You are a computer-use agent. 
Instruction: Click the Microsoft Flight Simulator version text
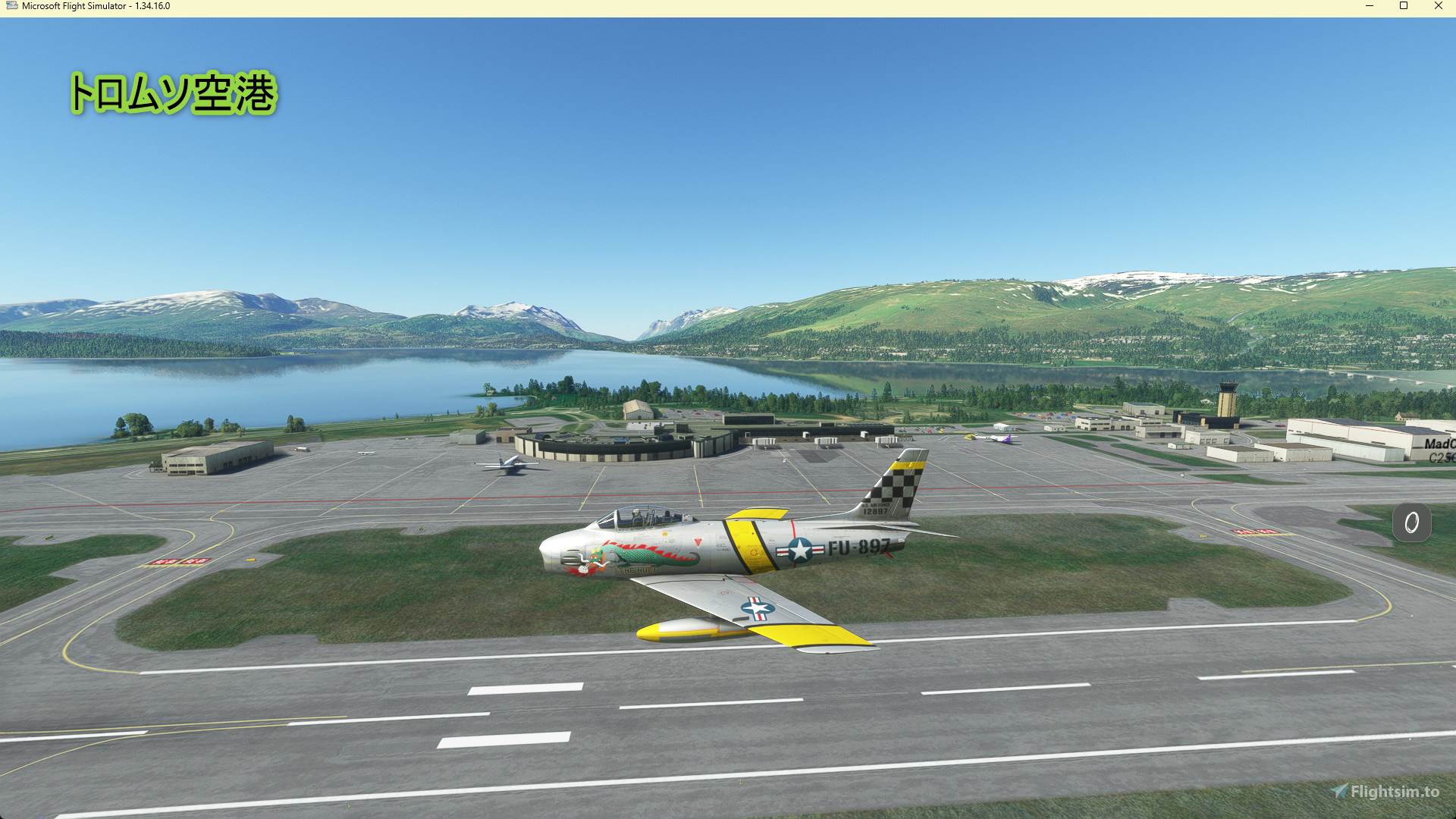[x=152, y=6]
